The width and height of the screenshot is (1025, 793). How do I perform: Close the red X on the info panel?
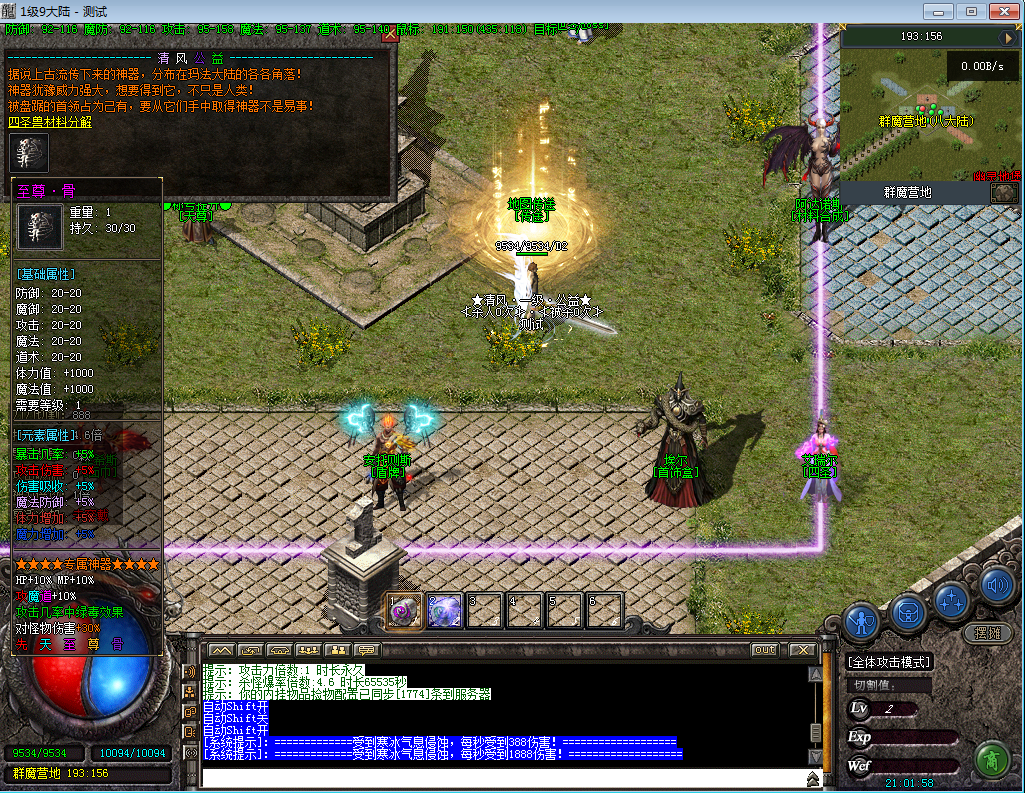pos(390,35)
